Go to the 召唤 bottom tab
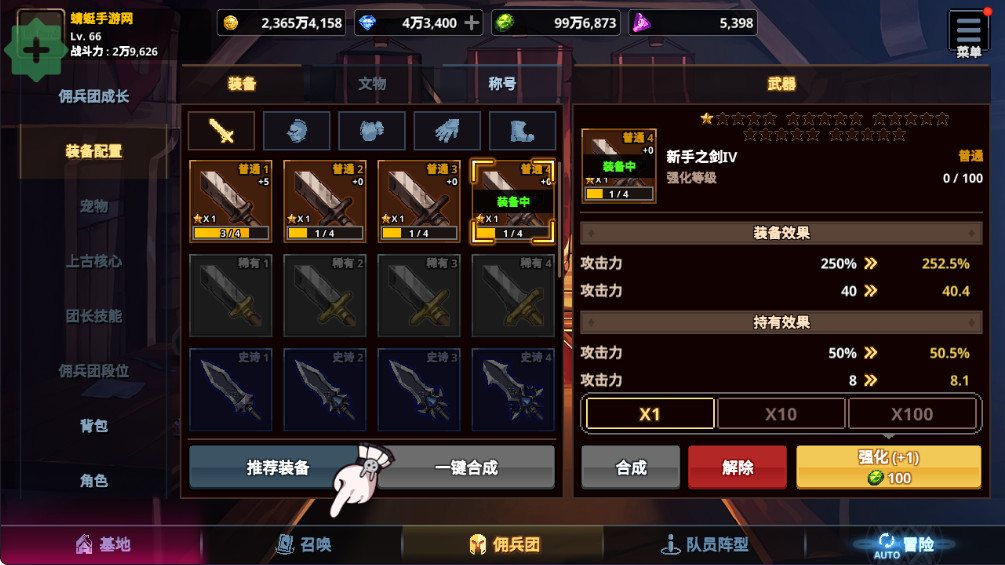 point(303,545)
